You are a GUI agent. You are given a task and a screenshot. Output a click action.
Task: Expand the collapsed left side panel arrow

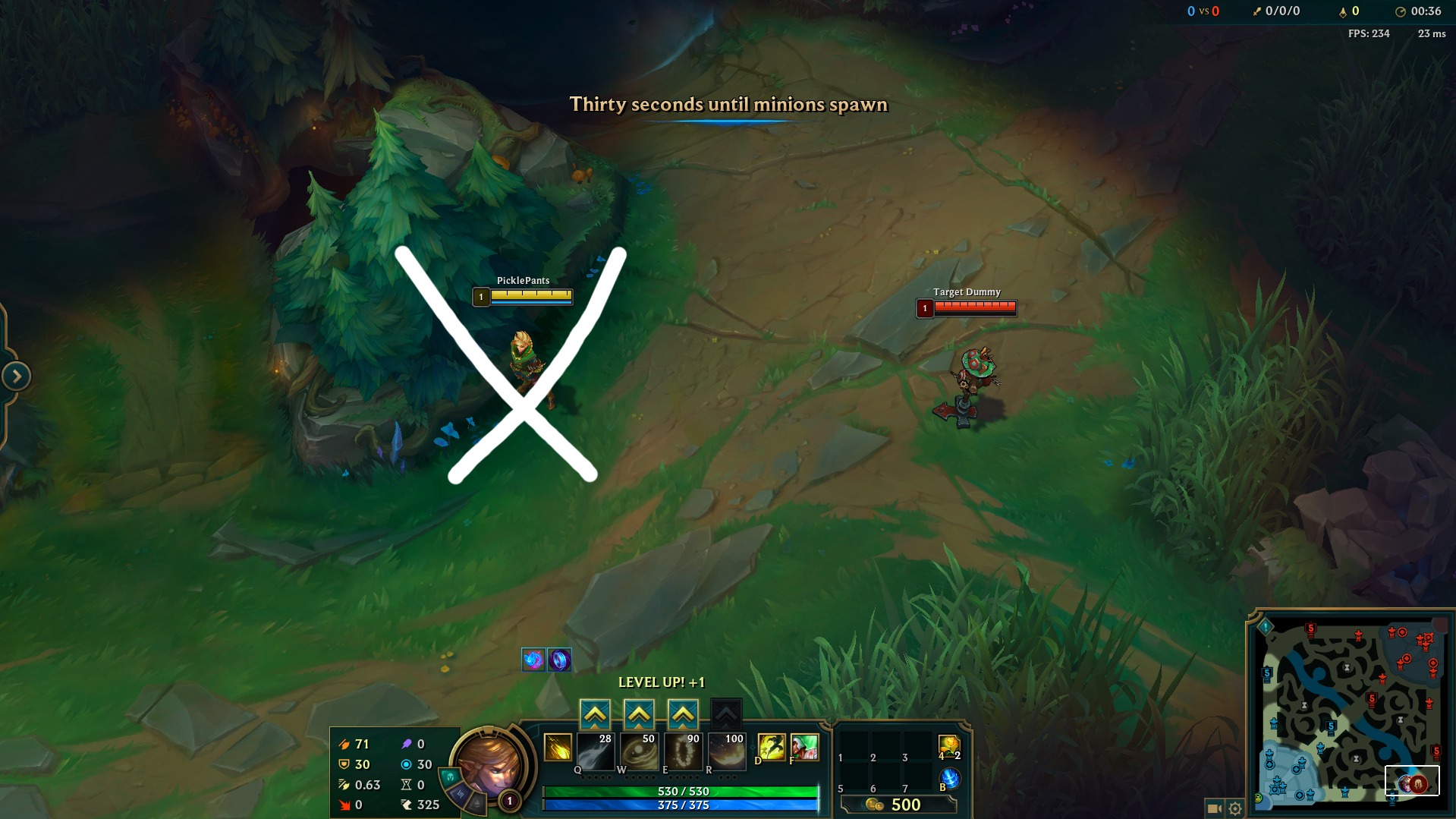tap(18, 374)
